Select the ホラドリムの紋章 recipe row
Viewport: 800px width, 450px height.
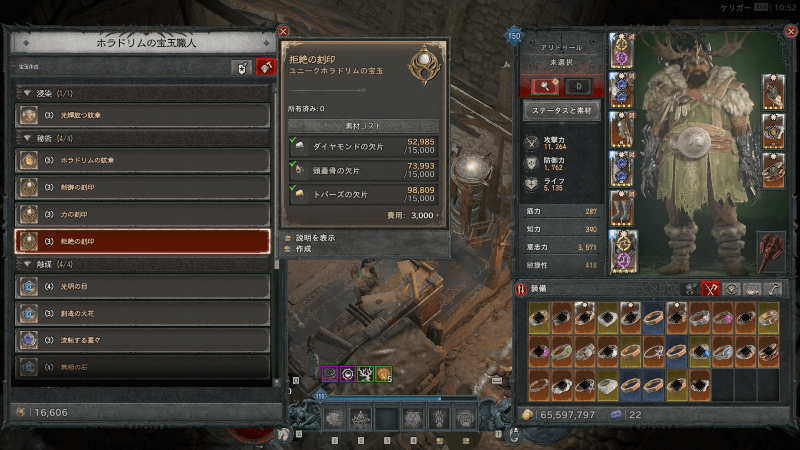pos(143,160)
